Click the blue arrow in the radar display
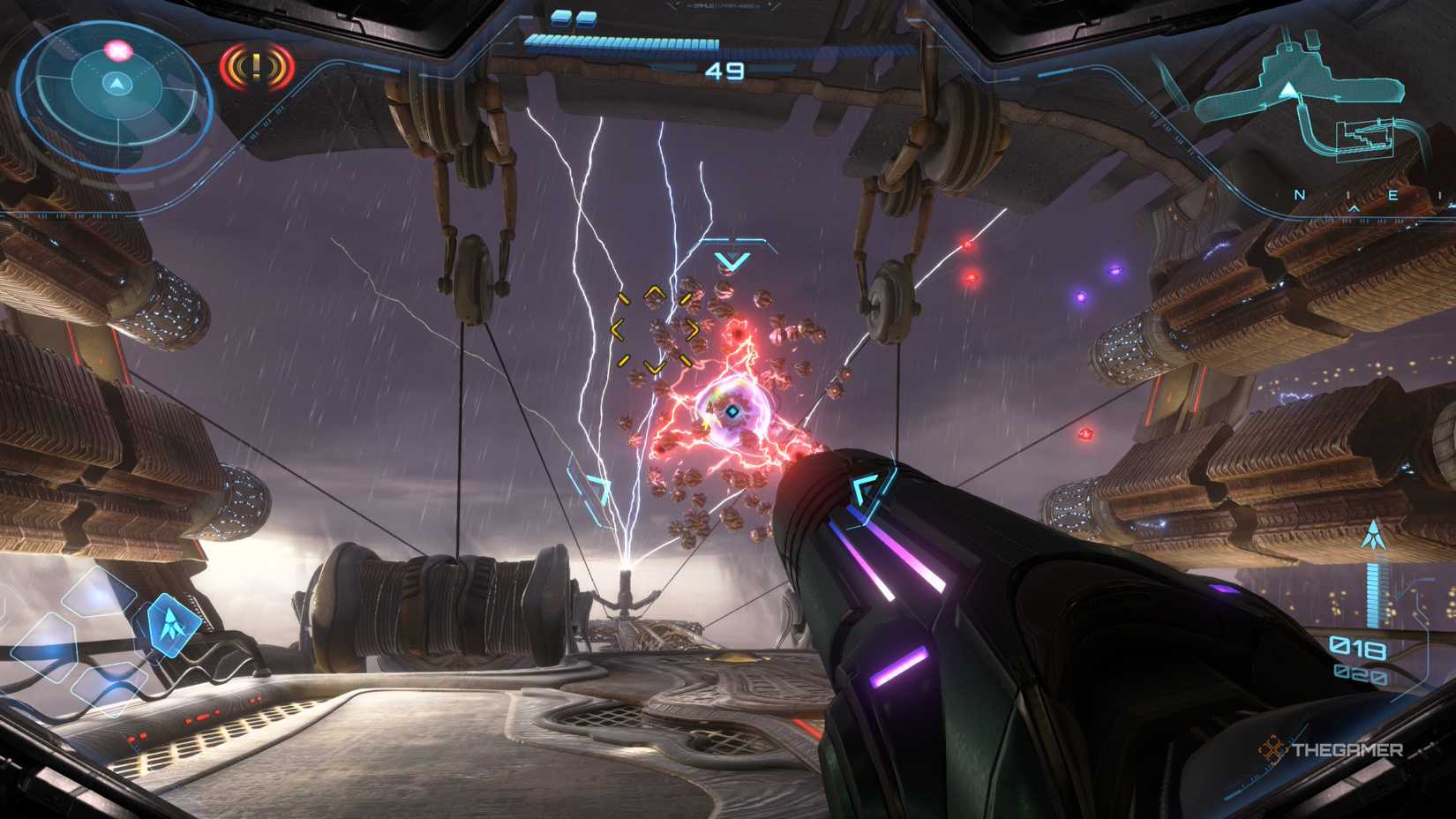The image size is (1456, 819). point(116,84)
